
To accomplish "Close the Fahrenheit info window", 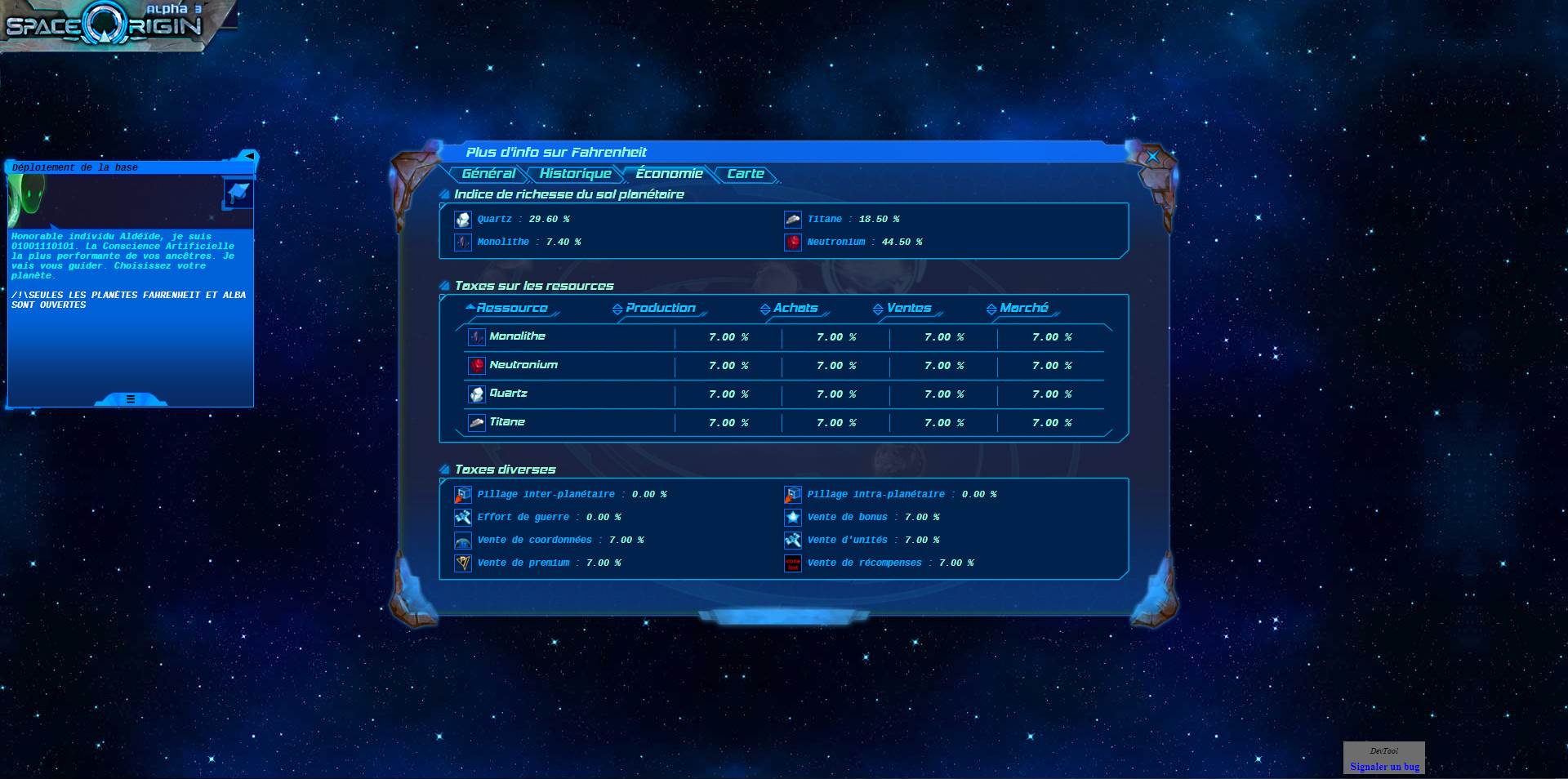I will tap(1152, 156).
